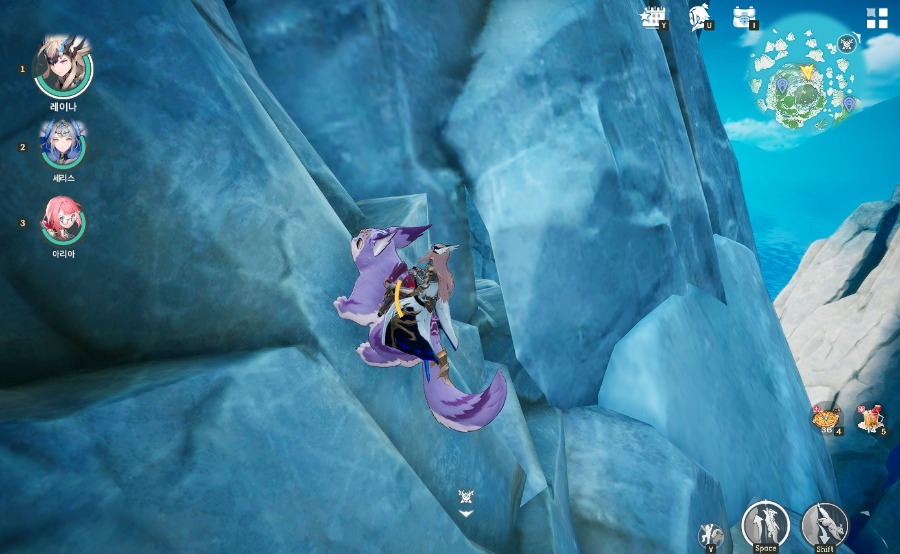Open the four-square main menu
This screenshot has width=900, height=554.
pos(877,17)
